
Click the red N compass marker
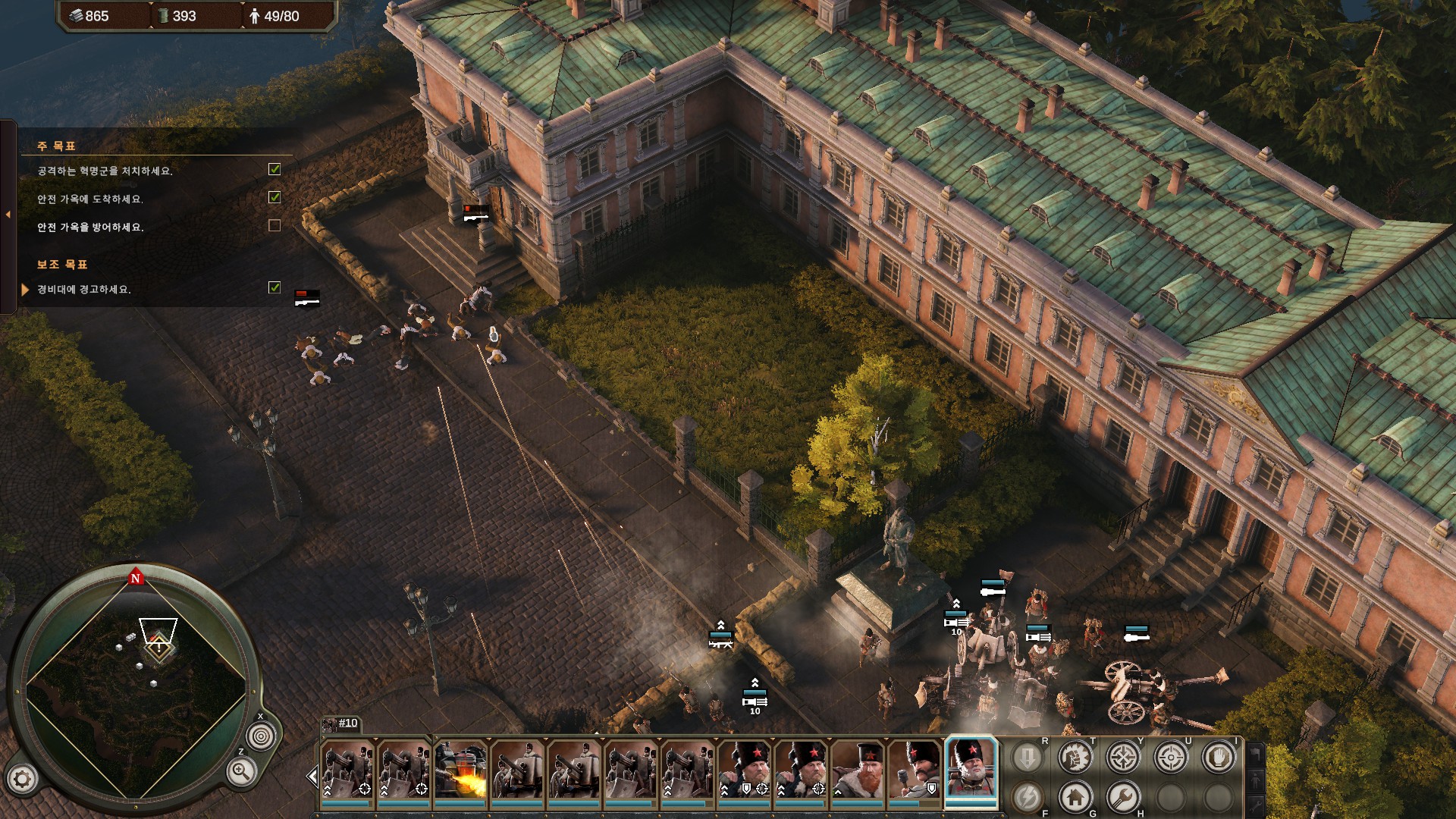pos(136,578)
